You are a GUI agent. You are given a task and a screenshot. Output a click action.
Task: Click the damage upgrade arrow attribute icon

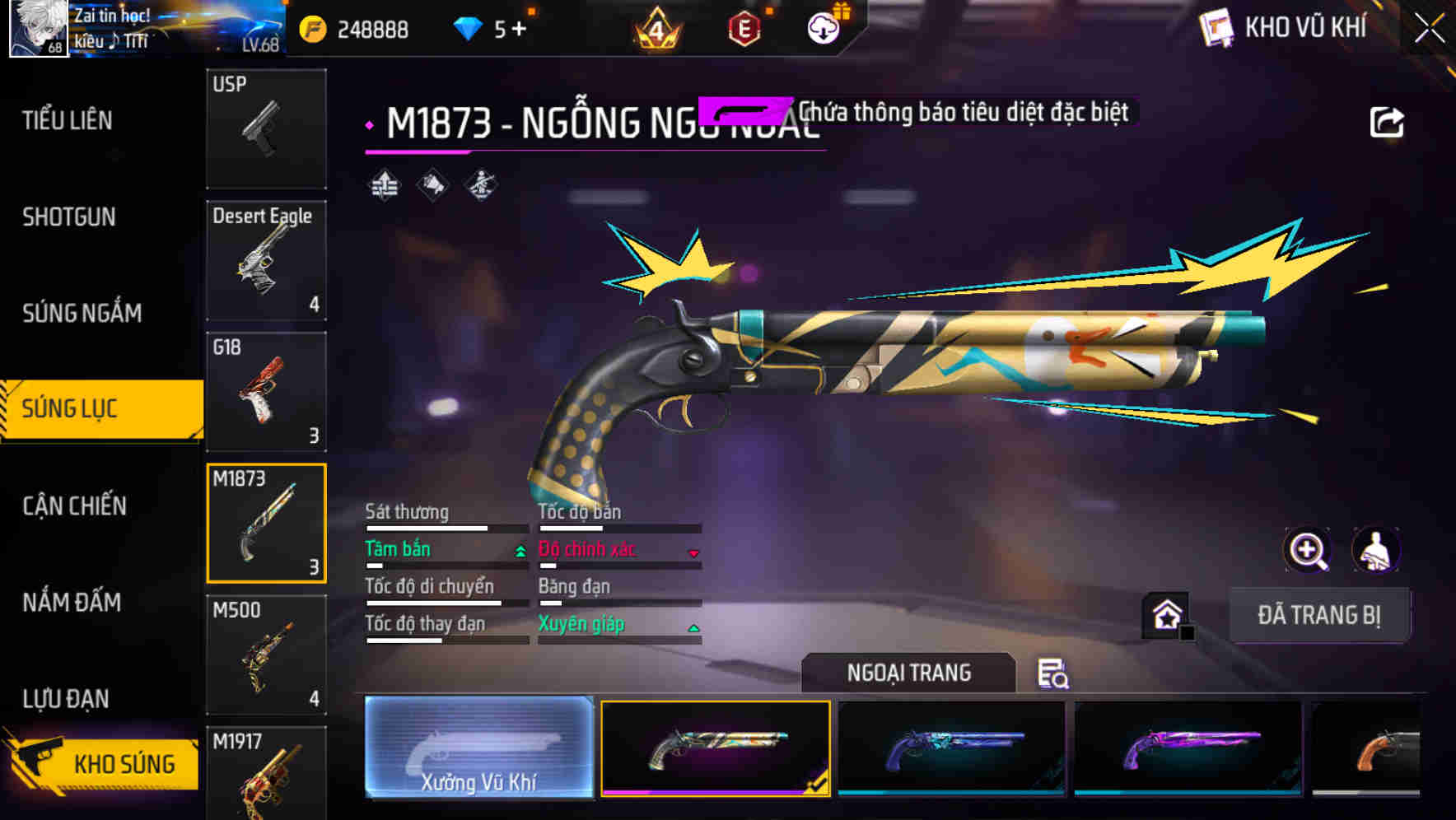coord(384,187)
